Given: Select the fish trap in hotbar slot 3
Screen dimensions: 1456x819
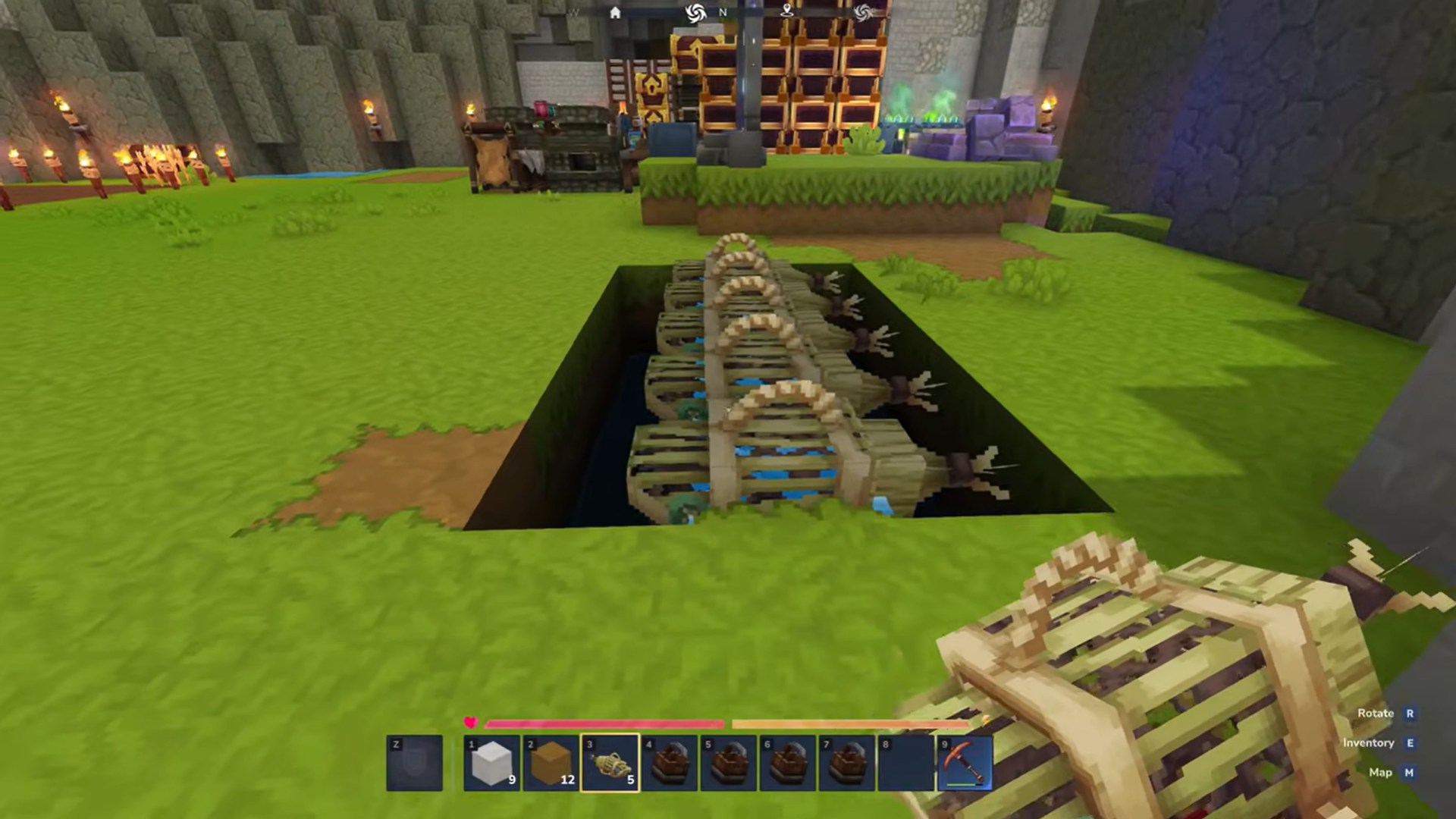Looking at the screenshot, I should pos(608,762).
